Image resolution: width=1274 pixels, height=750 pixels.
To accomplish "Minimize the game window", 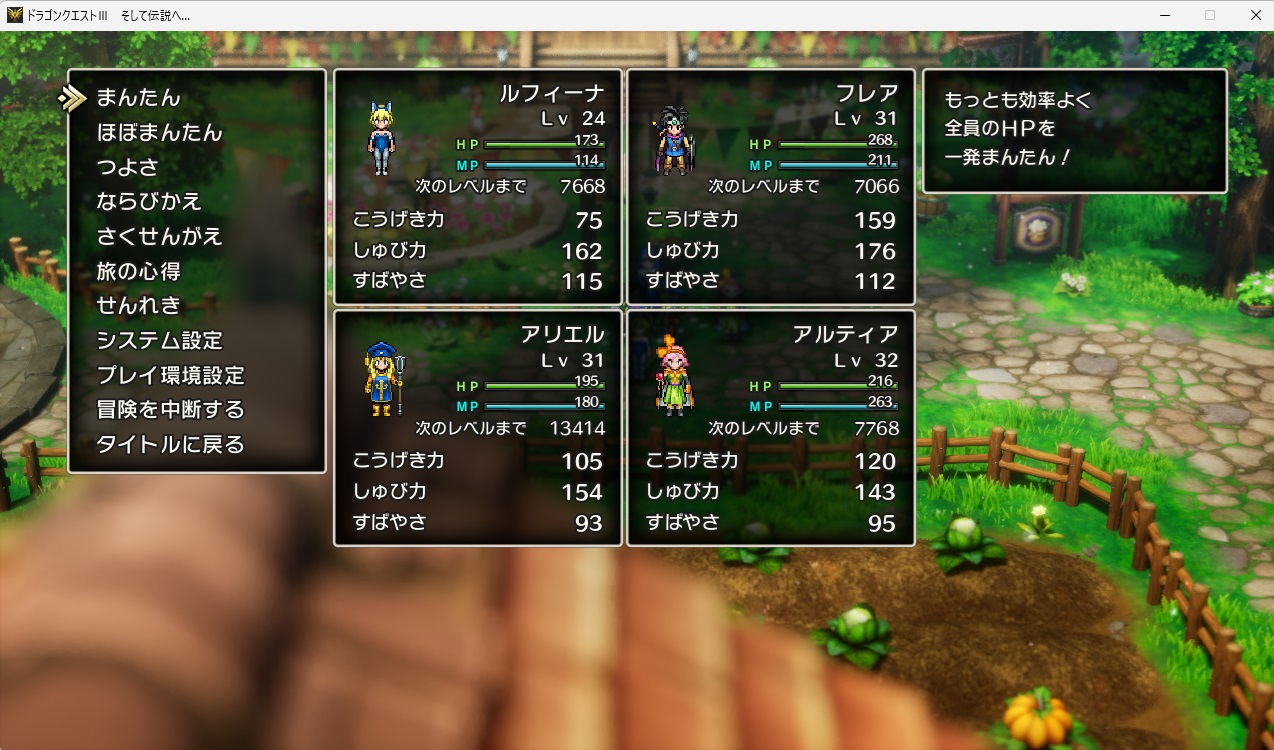I will click(1165, 15).
